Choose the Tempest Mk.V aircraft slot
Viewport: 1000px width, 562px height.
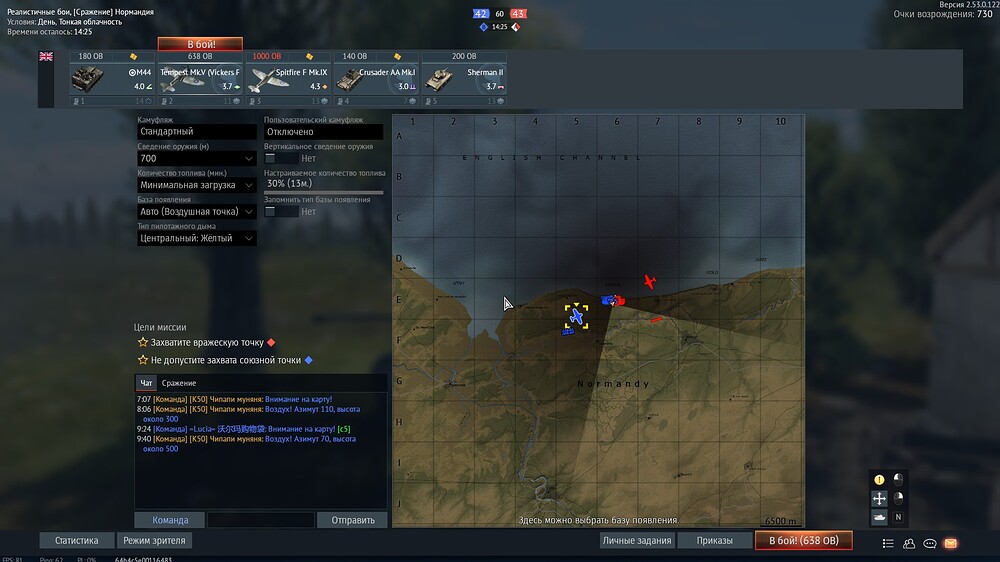point(200,78)
